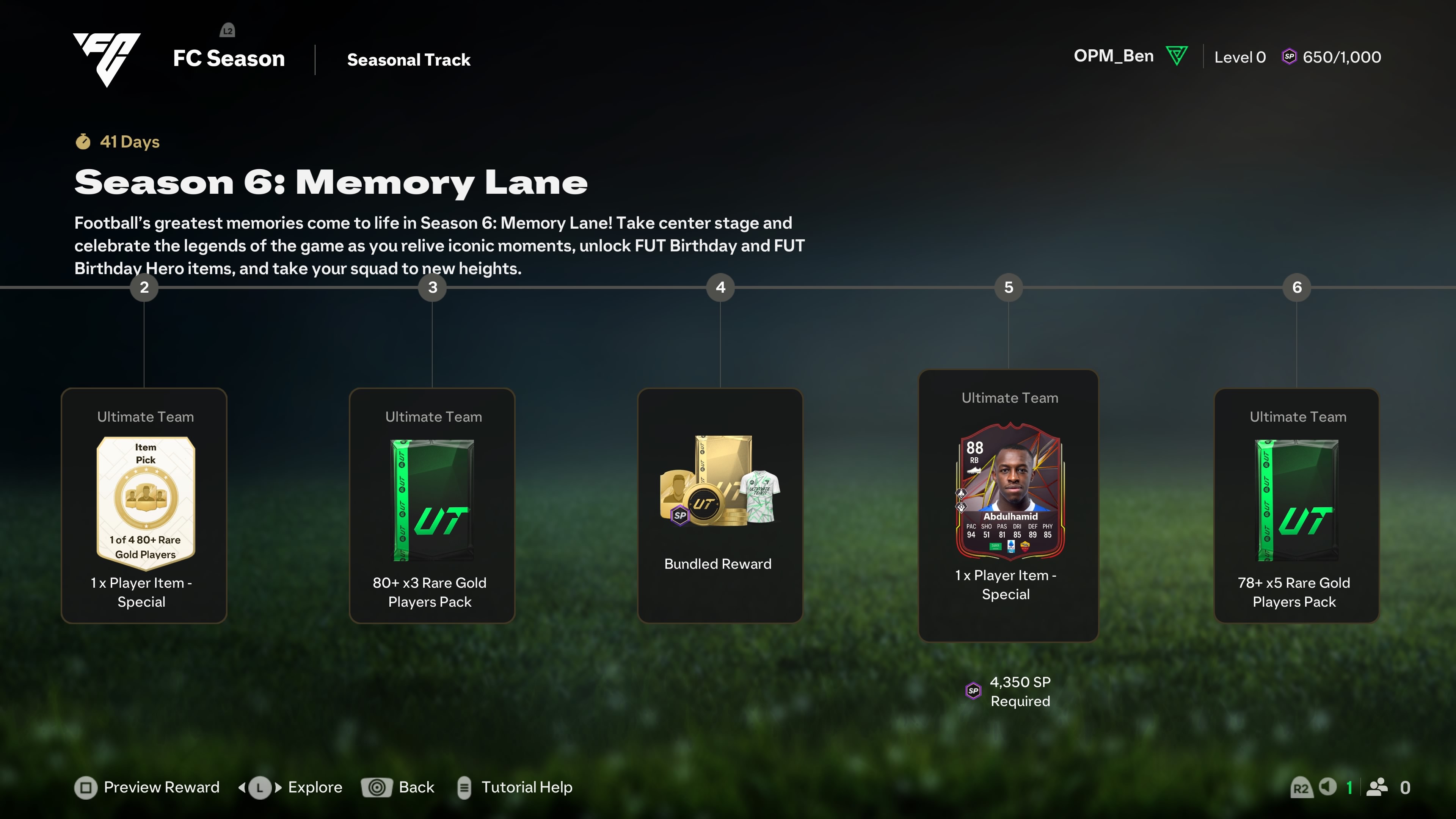
Task: Pick the 78+ x5 Rare Gold Players Pack
Action: point(1296,505)
